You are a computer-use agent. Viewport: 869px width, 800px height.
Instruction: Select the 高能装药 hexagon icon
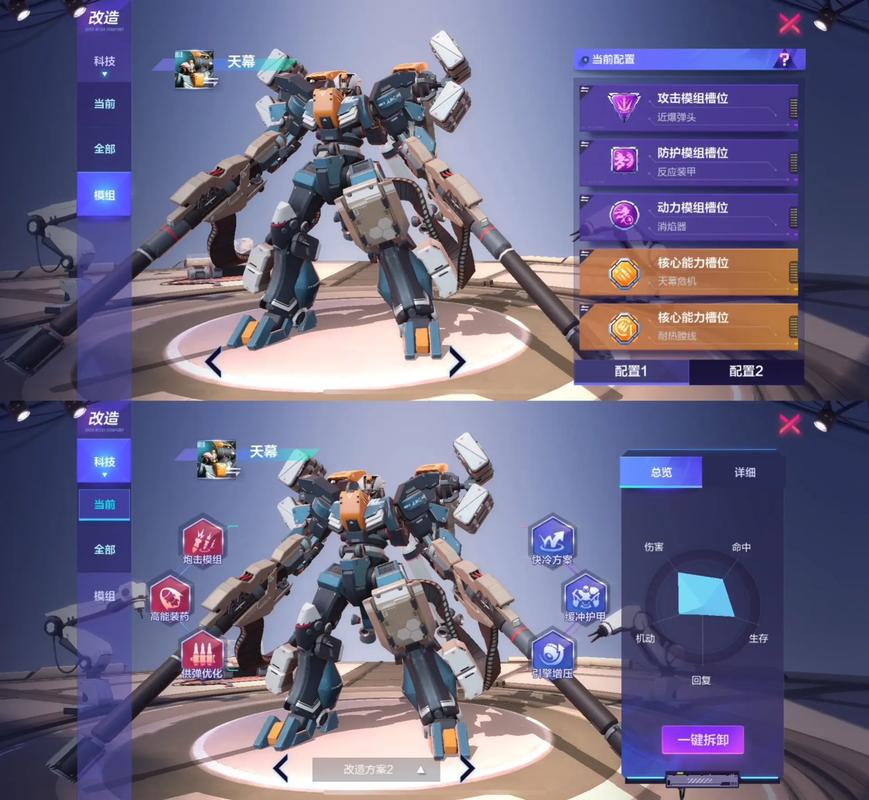coord(169,597)
